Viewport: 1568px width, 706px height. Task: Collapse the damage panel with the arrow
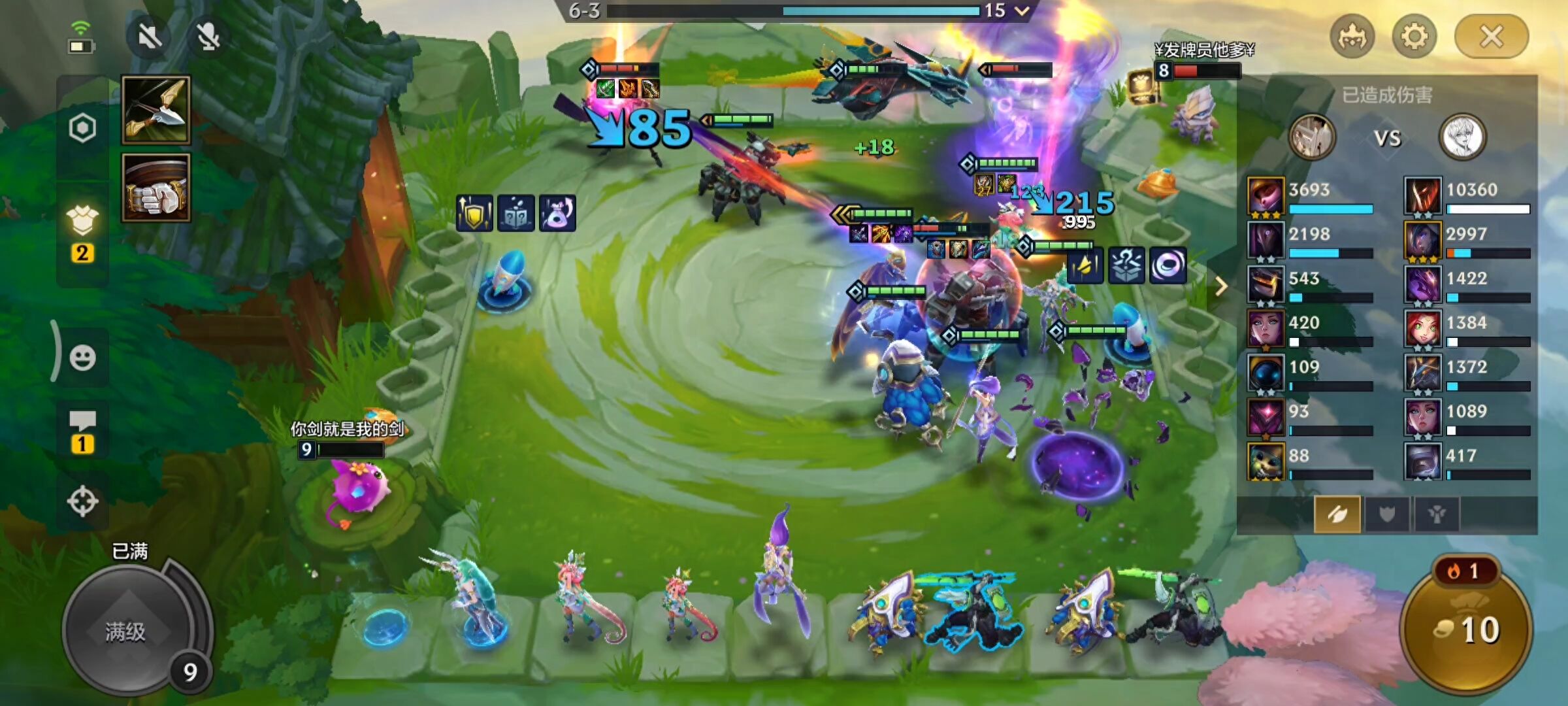pos(1220,286)
